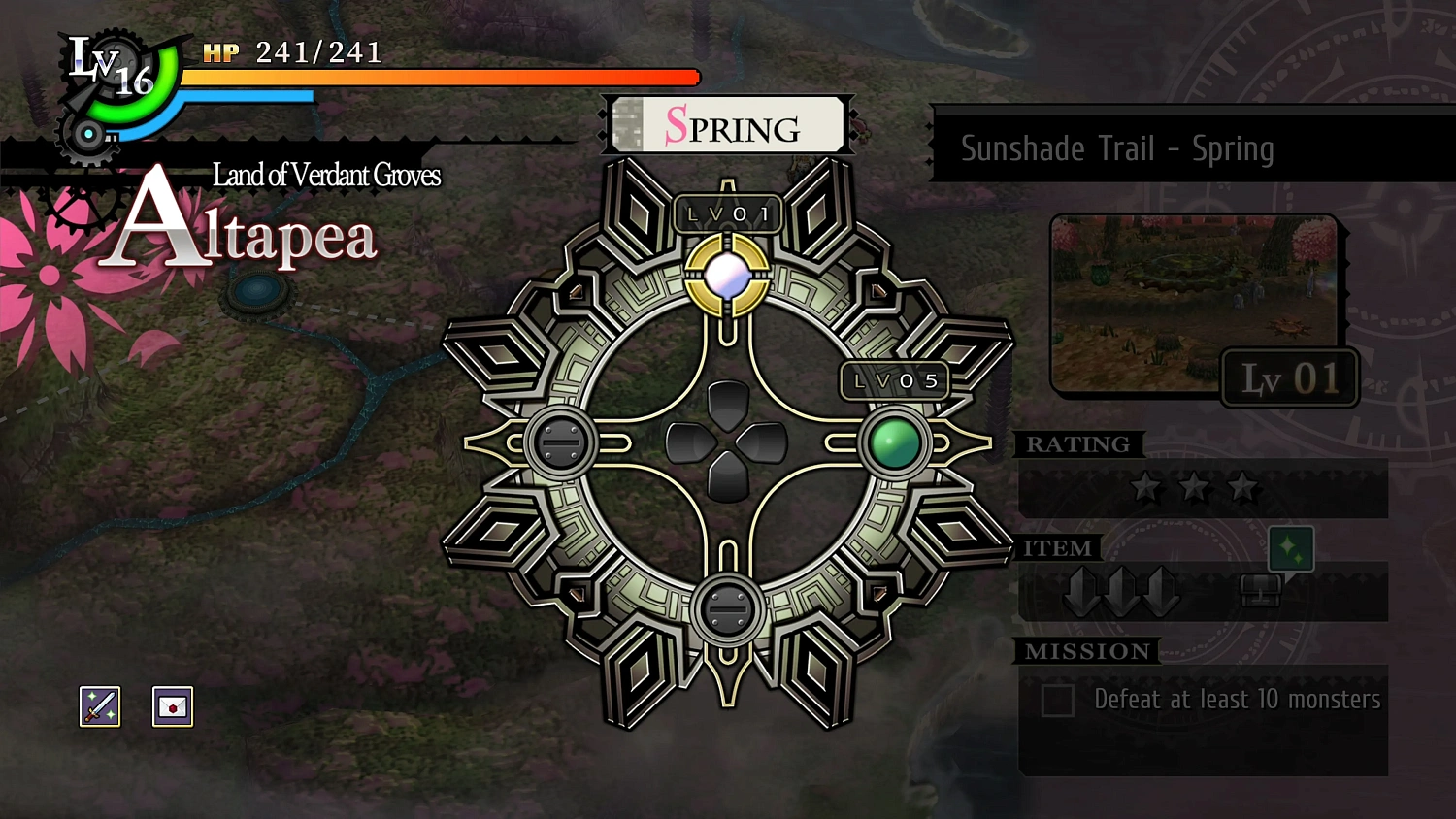
Task: Select the sword battle icon
Action: point(98,706)
